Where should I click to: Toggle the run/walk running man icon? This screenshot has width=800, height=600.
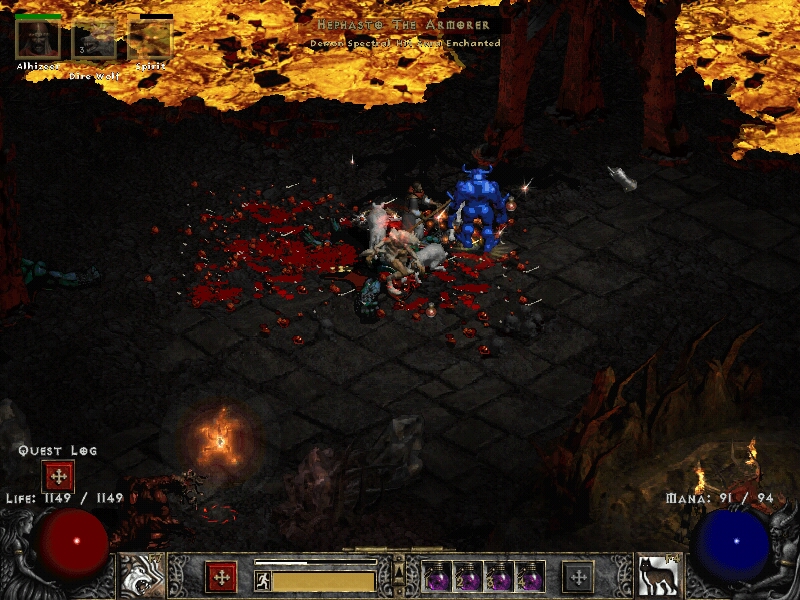[x=263, y=579]
